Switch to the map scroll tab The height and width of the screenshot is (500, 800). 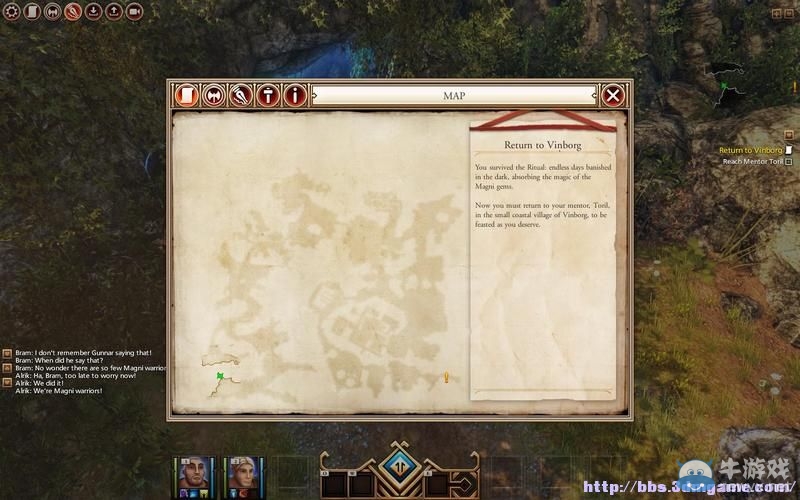tap(185, 95)
